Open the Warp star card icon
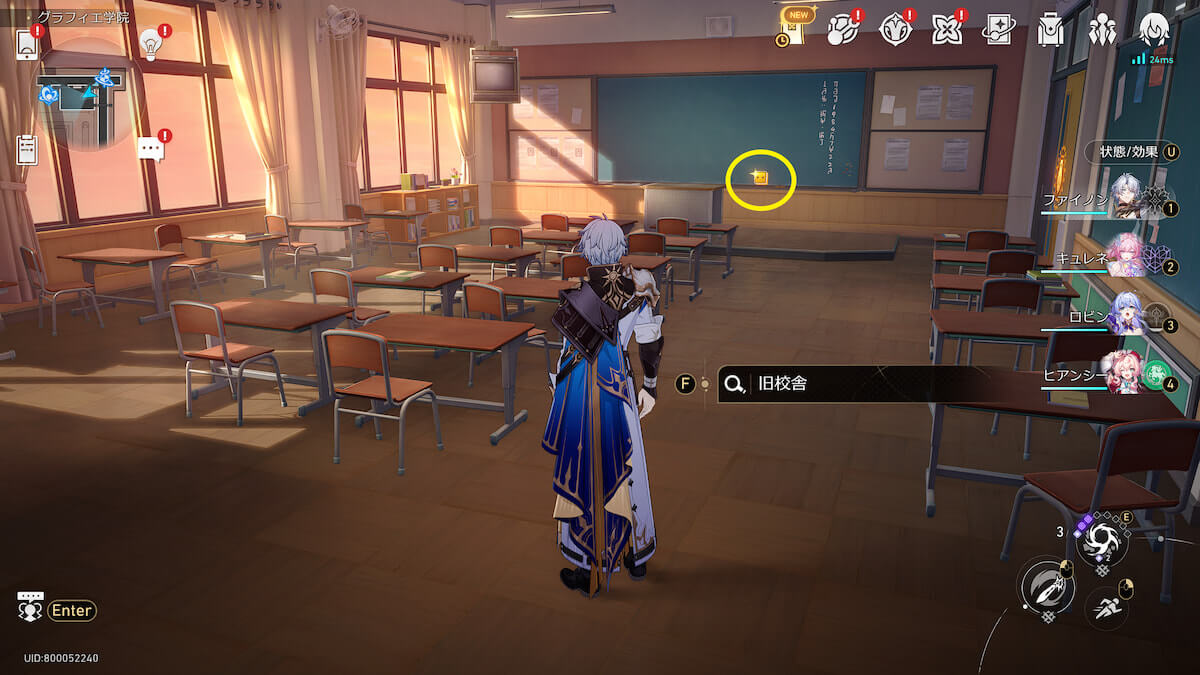Image resolution: width=1200 pixels, height=675 pixels. [x=998, y=30]
